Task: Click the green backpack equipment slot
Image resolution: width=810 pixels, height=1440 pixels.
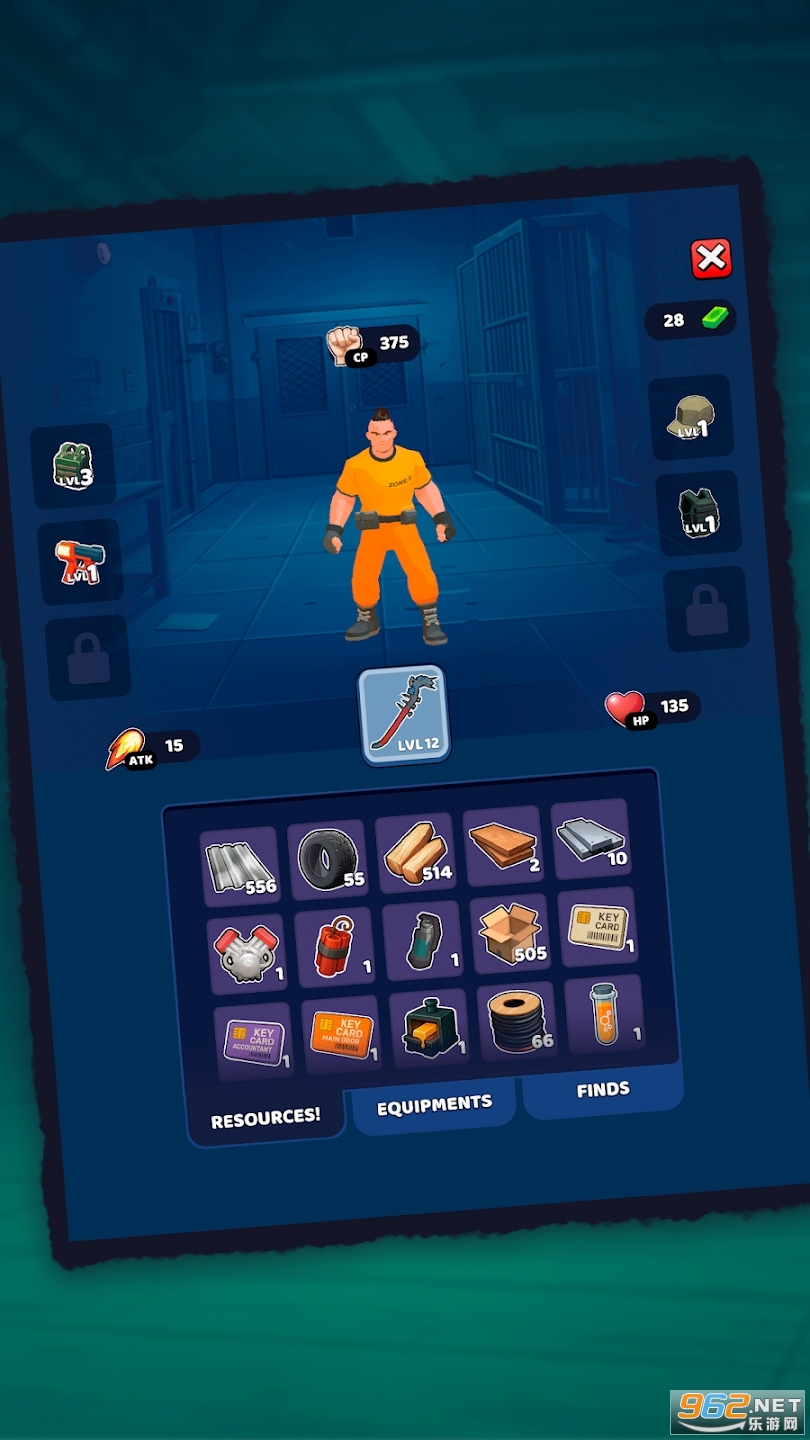Action: point(73,466)
